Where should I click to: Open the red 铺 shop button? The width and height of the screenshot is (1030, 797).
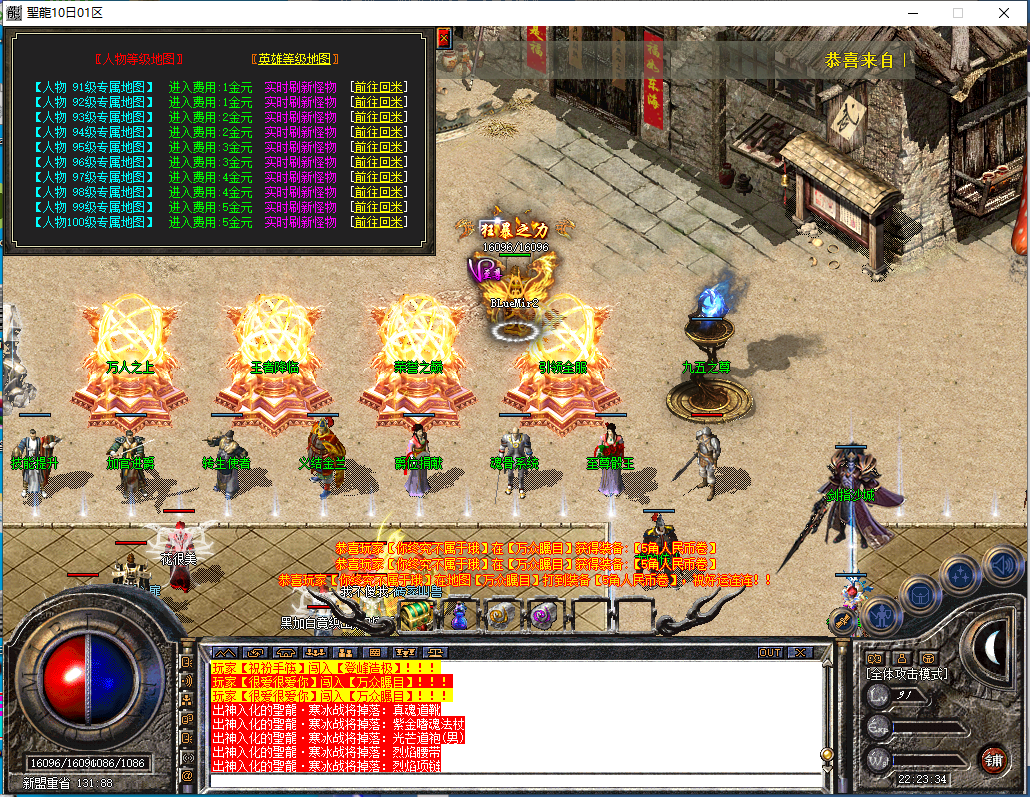992,757
